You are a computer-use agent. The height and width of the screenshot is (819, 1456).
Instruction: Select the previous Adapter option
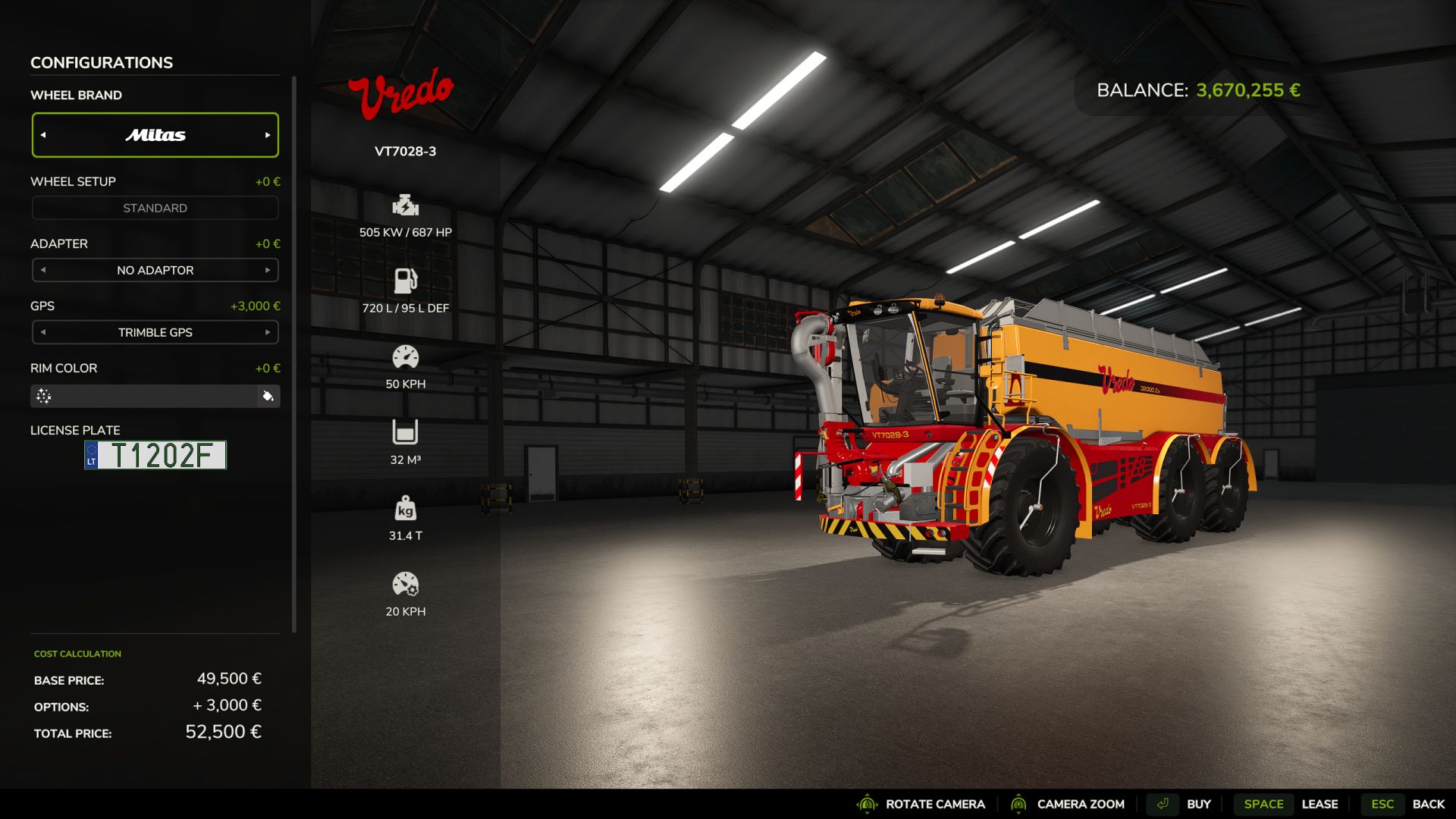click(44, 269)
